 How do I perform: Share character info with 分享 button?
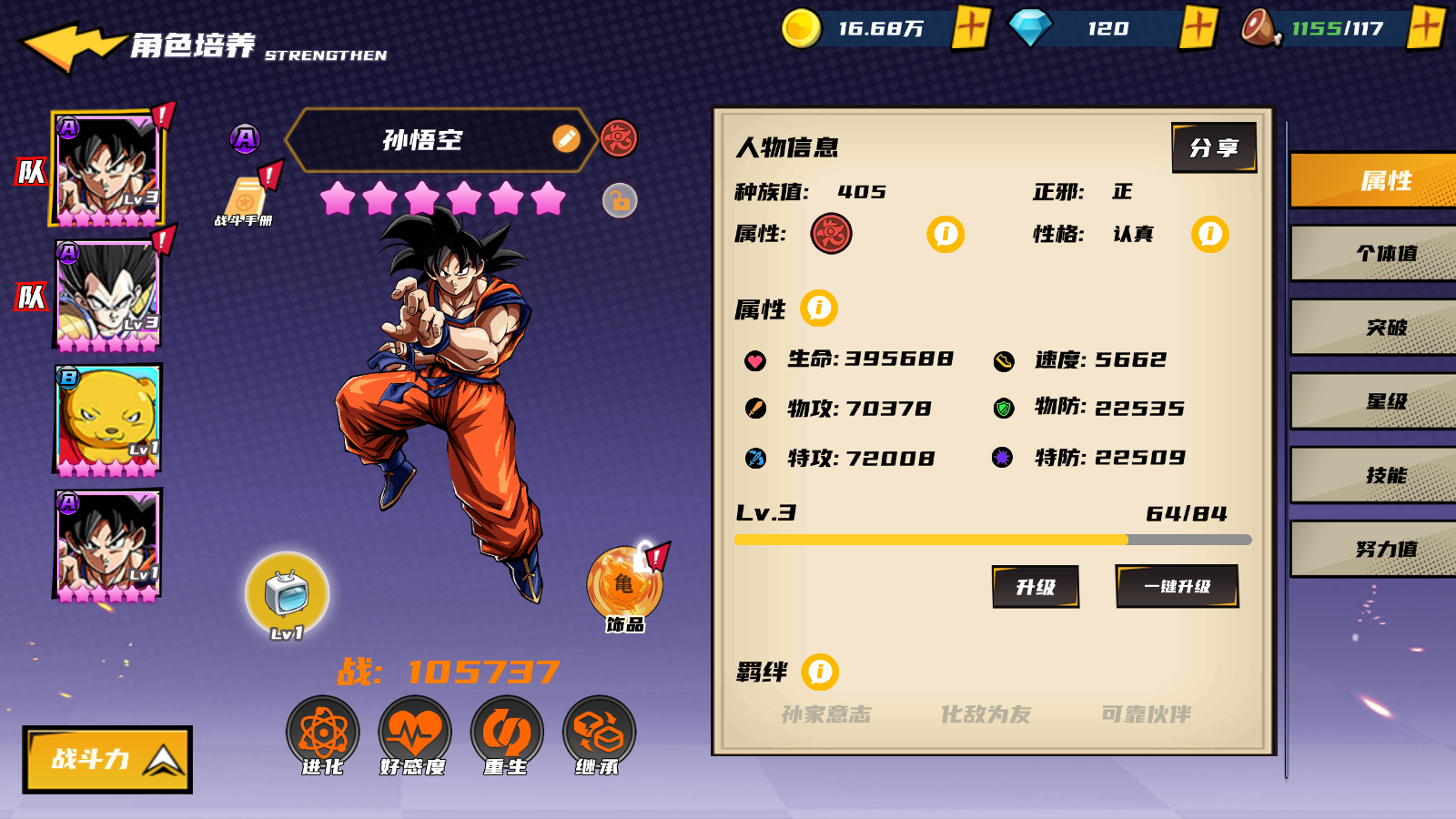coord(1214,147)
